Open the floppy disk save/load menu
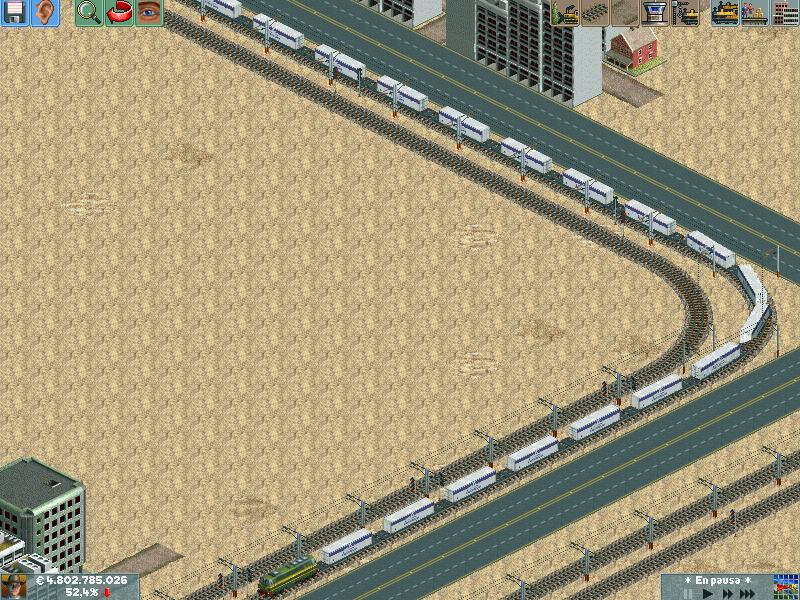 pos(14,12)
